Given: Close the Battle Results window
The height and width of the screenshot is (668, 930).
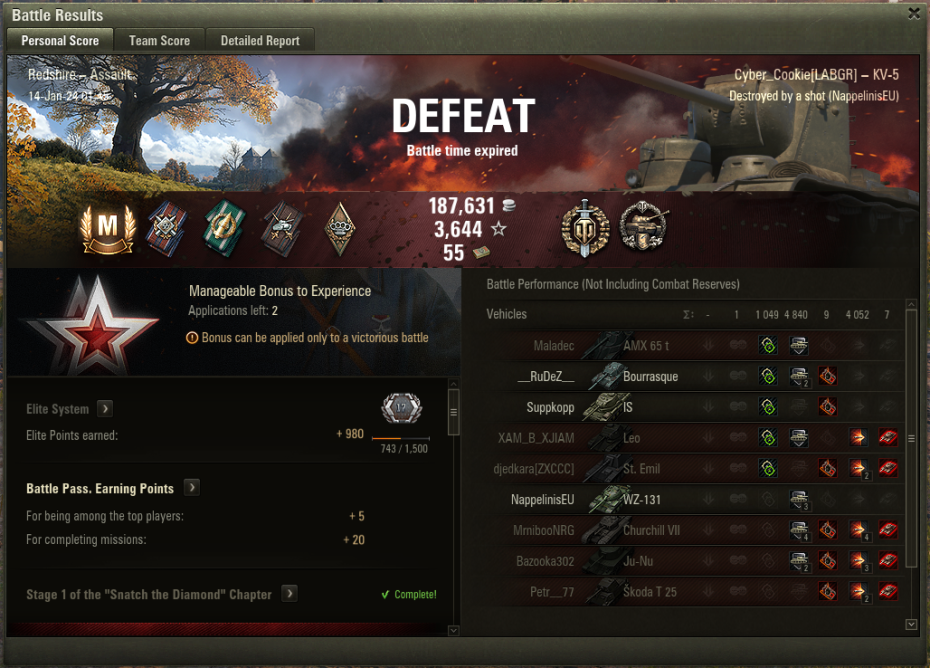Looking at the screenshot, I should tap(914, 14).
